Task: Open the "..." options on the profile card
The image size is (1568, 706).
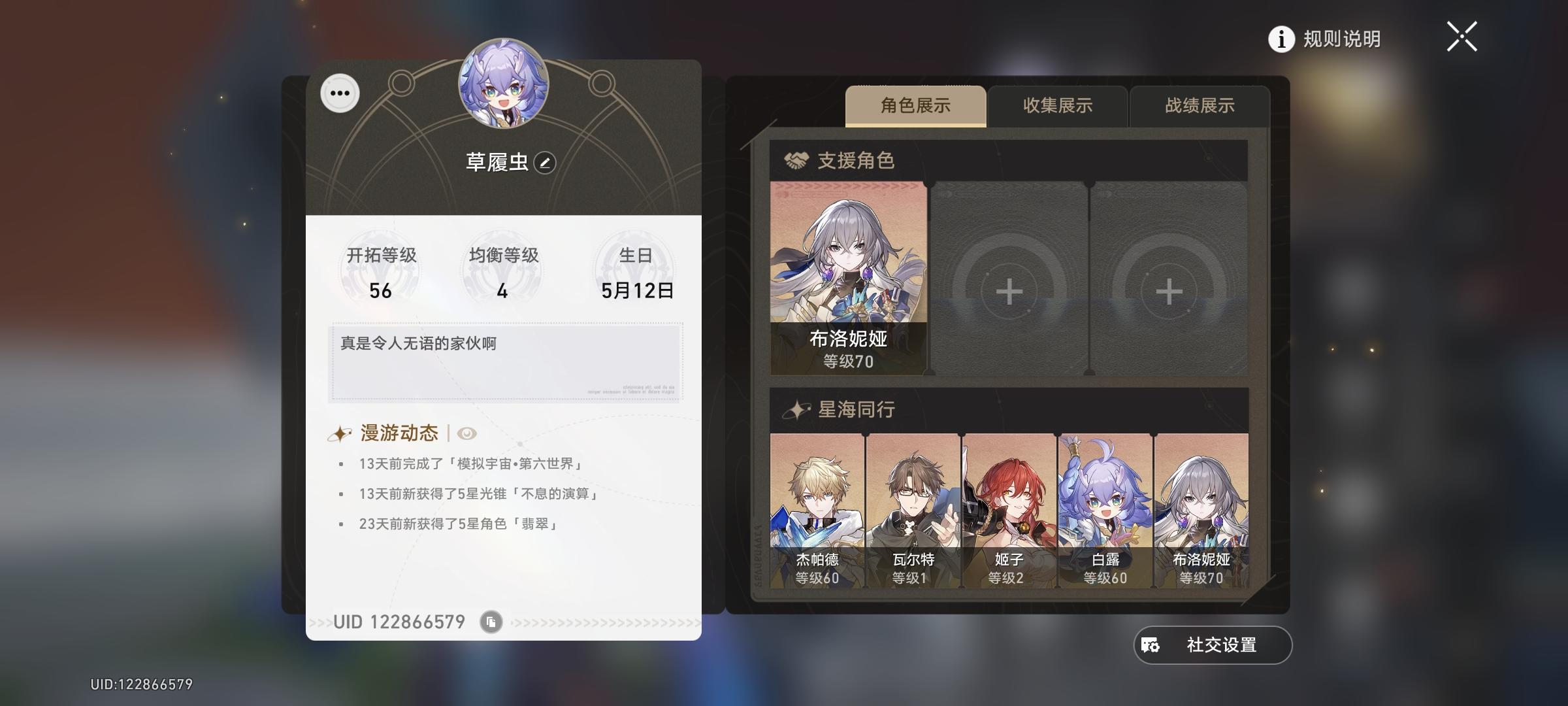Action: (339, 93)
